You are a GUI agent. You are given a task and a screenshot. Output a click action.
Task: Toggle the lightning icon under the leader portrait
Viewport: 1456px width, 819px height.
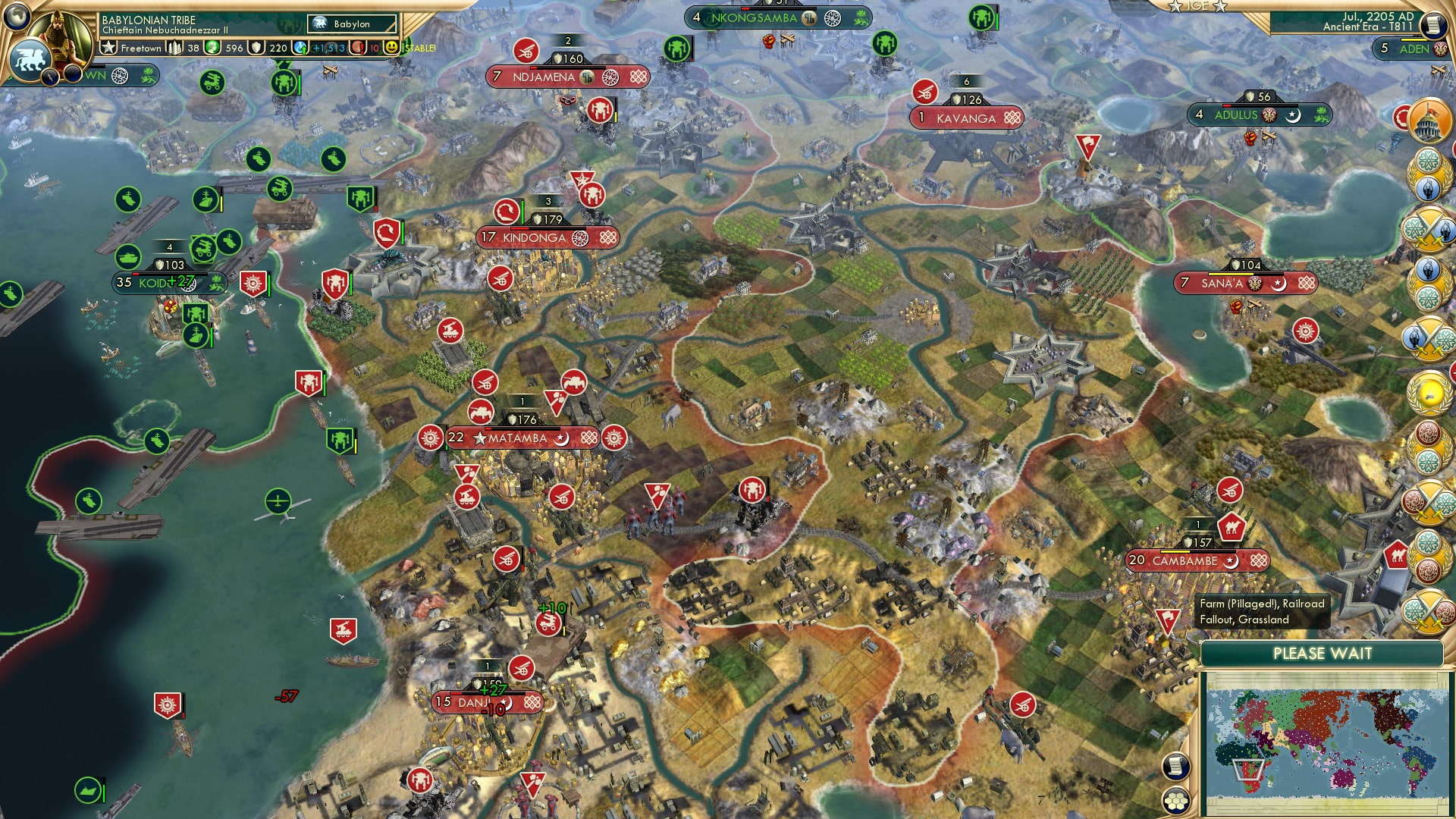49,77
